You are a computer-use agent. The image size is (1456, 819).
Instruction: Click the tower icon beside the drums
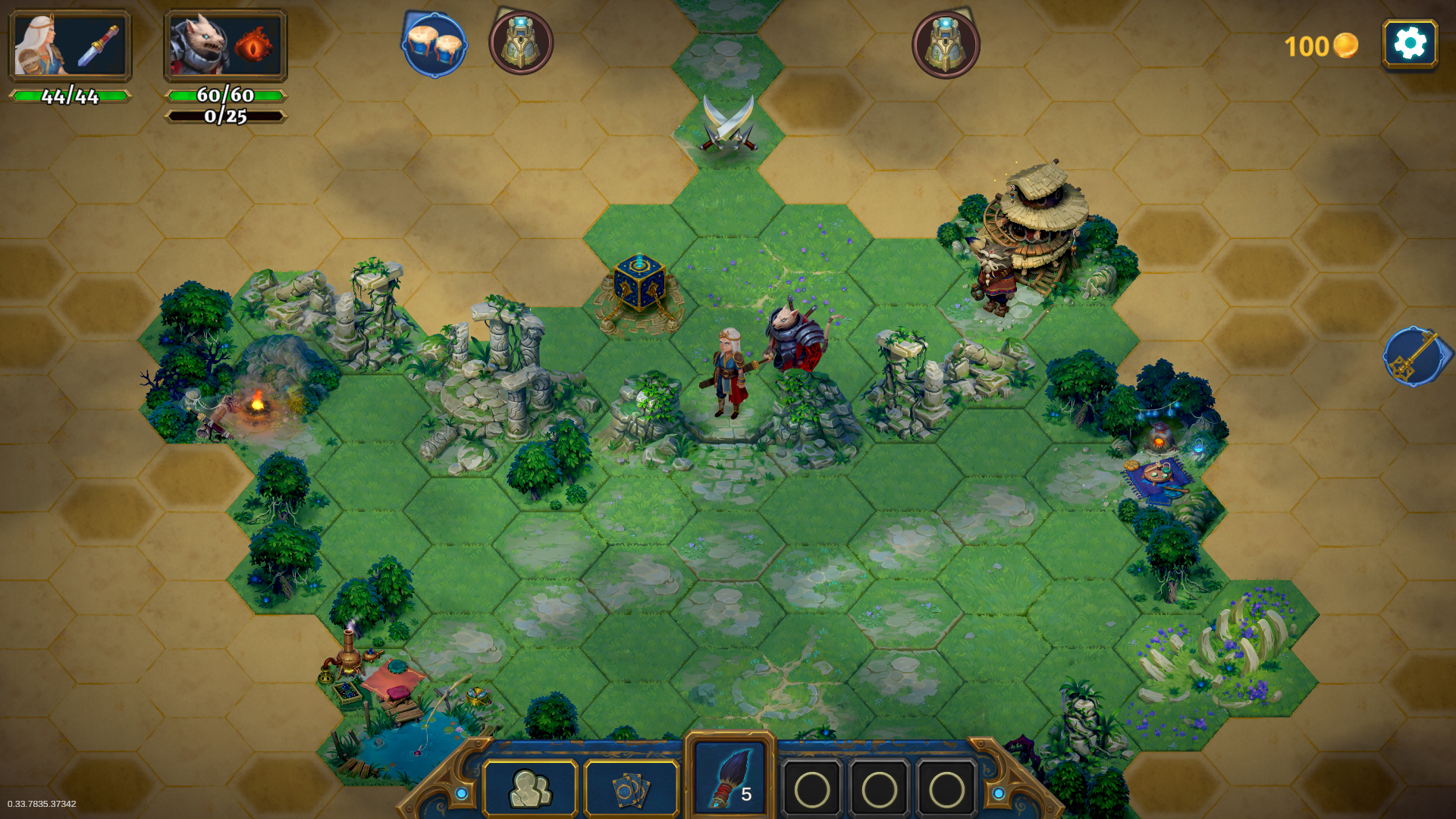521,43
